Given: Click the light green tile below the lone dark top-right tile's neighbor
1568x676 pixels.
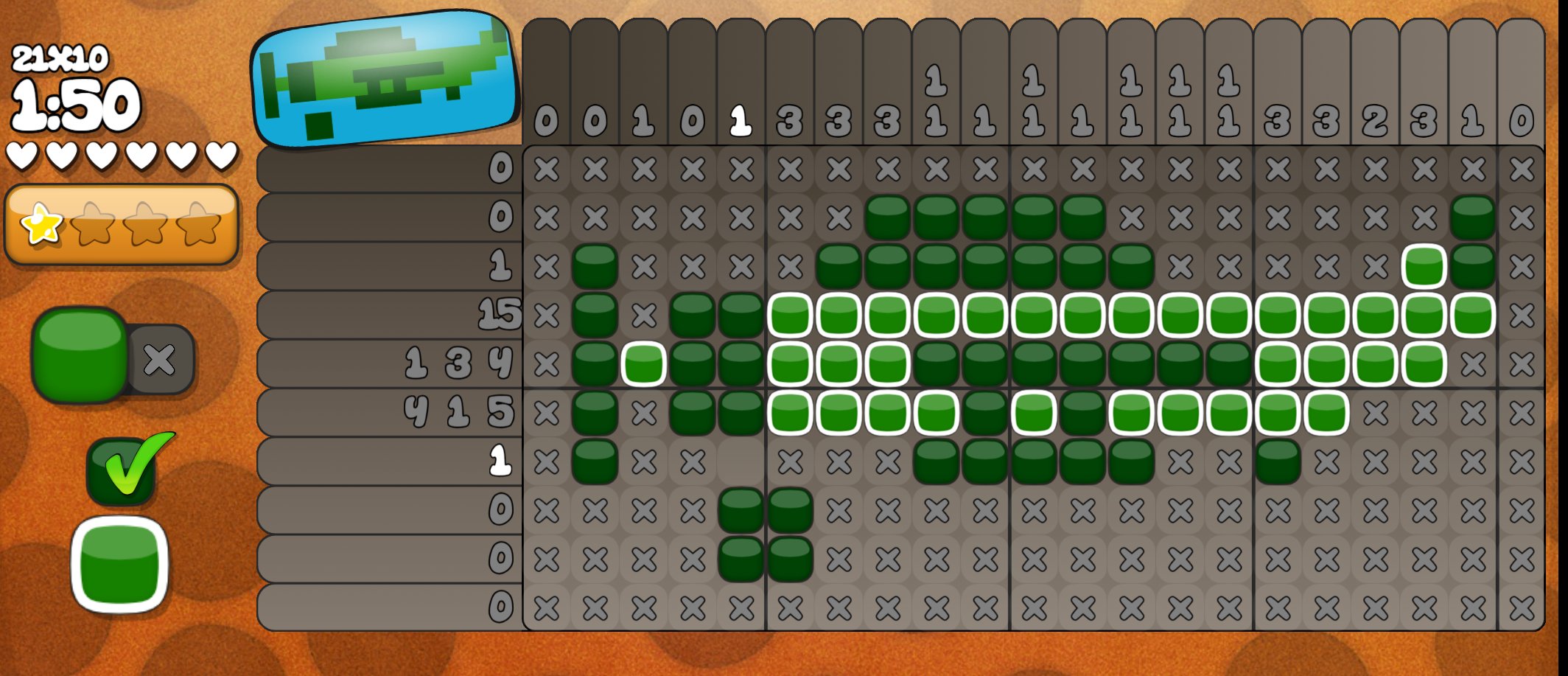Looking at the screenshot, I should click(x=1424, y=266).
